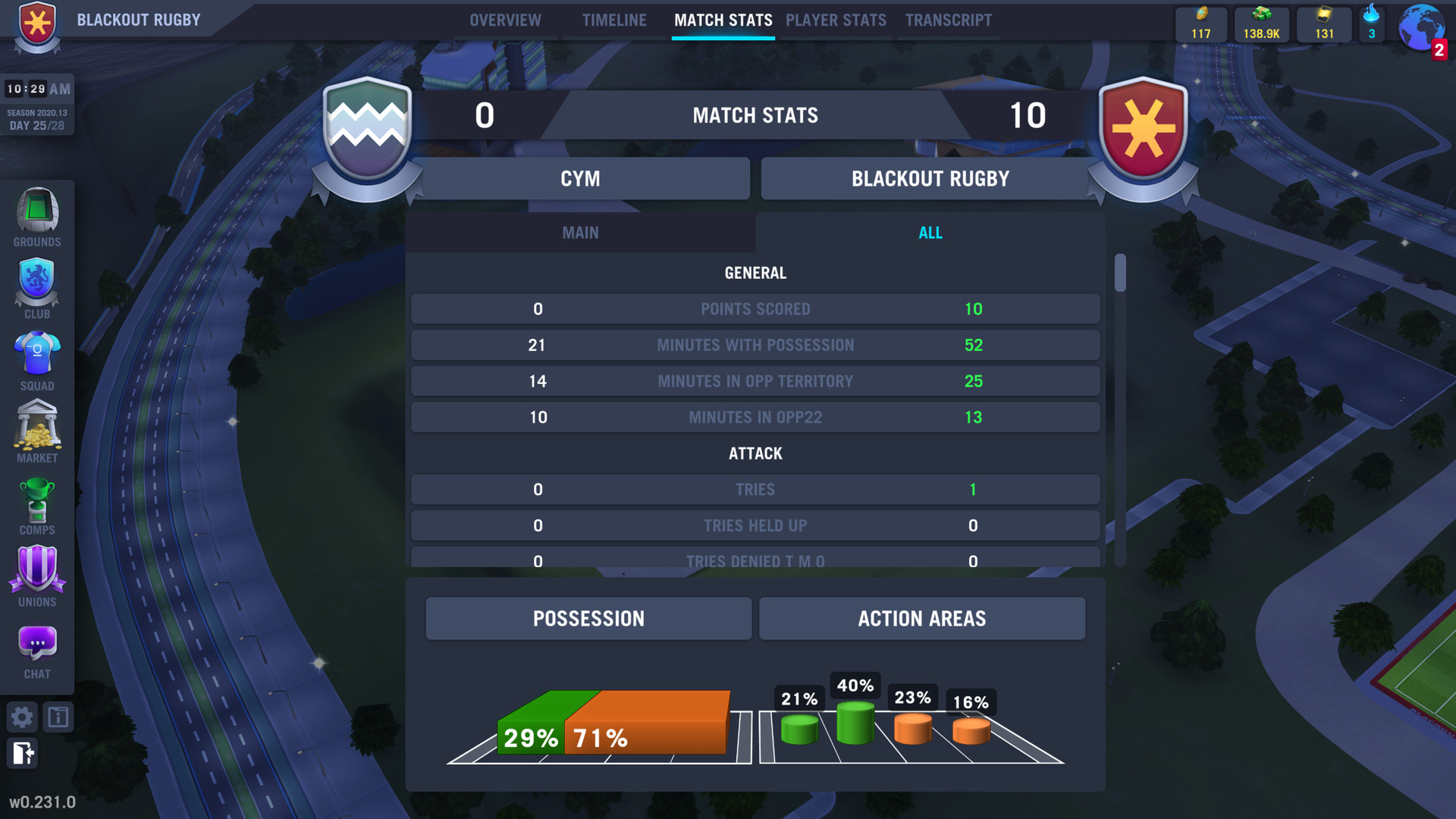Select the ACTION AREAS chart view

tap(922, 618)
